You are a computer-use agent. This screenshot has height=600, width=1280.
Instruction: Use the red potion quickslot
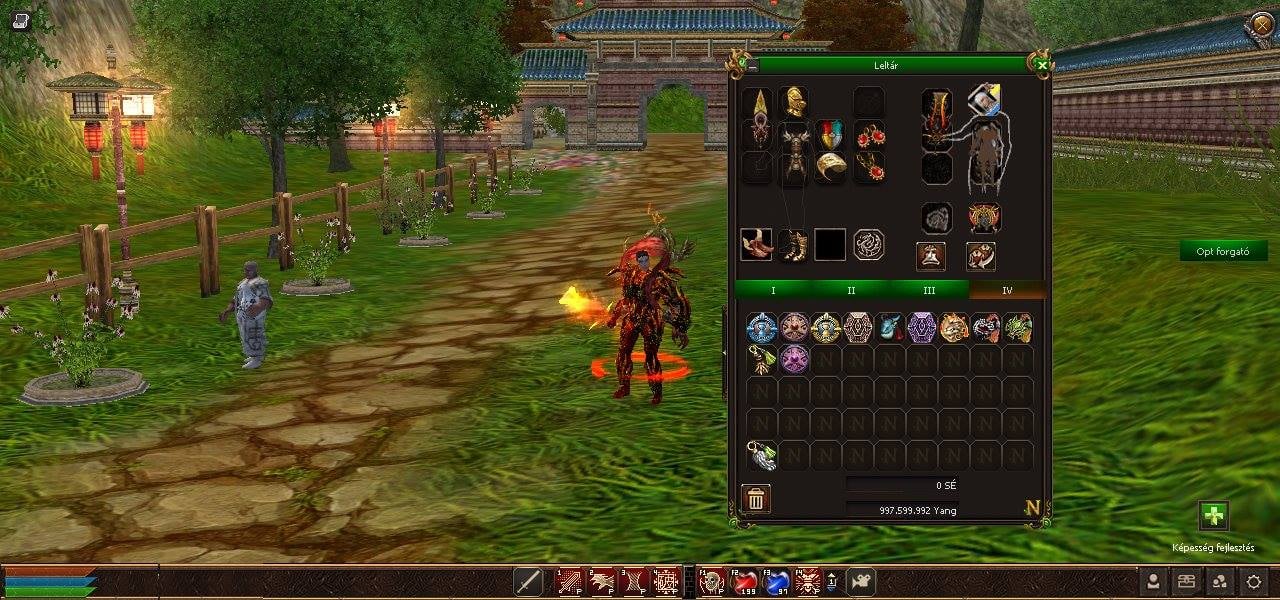[743, 581]
